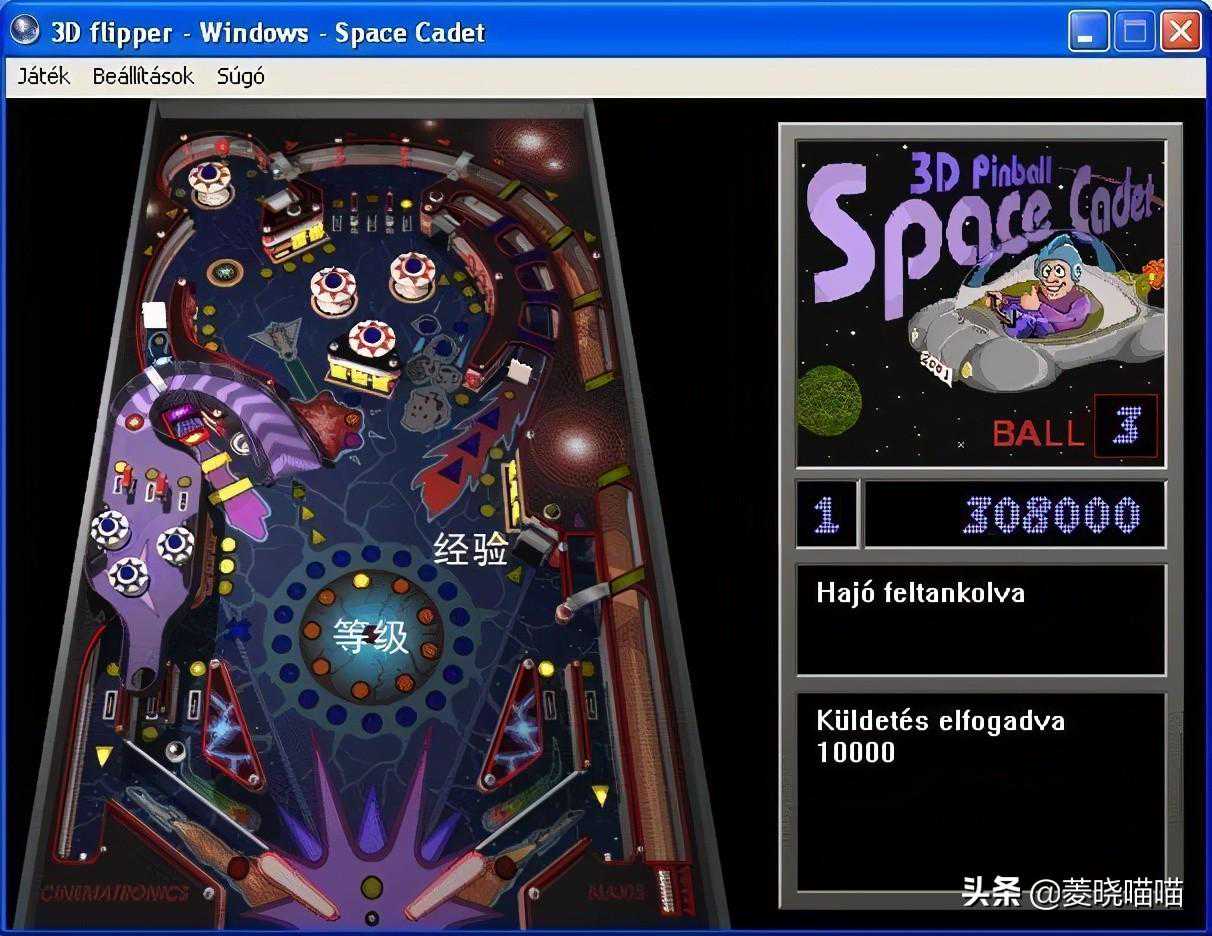The image size is (1212, 936).
Task: Open the Játék menu
Action: coord(44,76)
